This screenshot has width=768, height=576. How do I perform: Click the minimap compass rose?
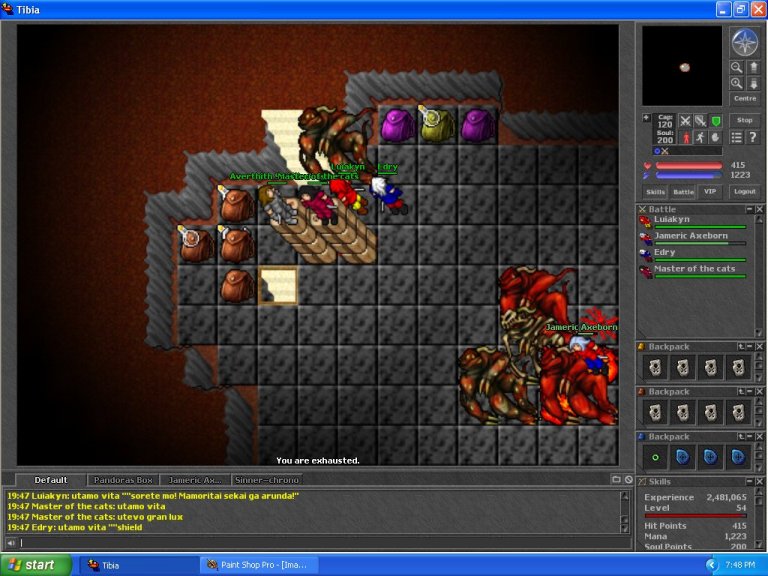click(744, 42)
